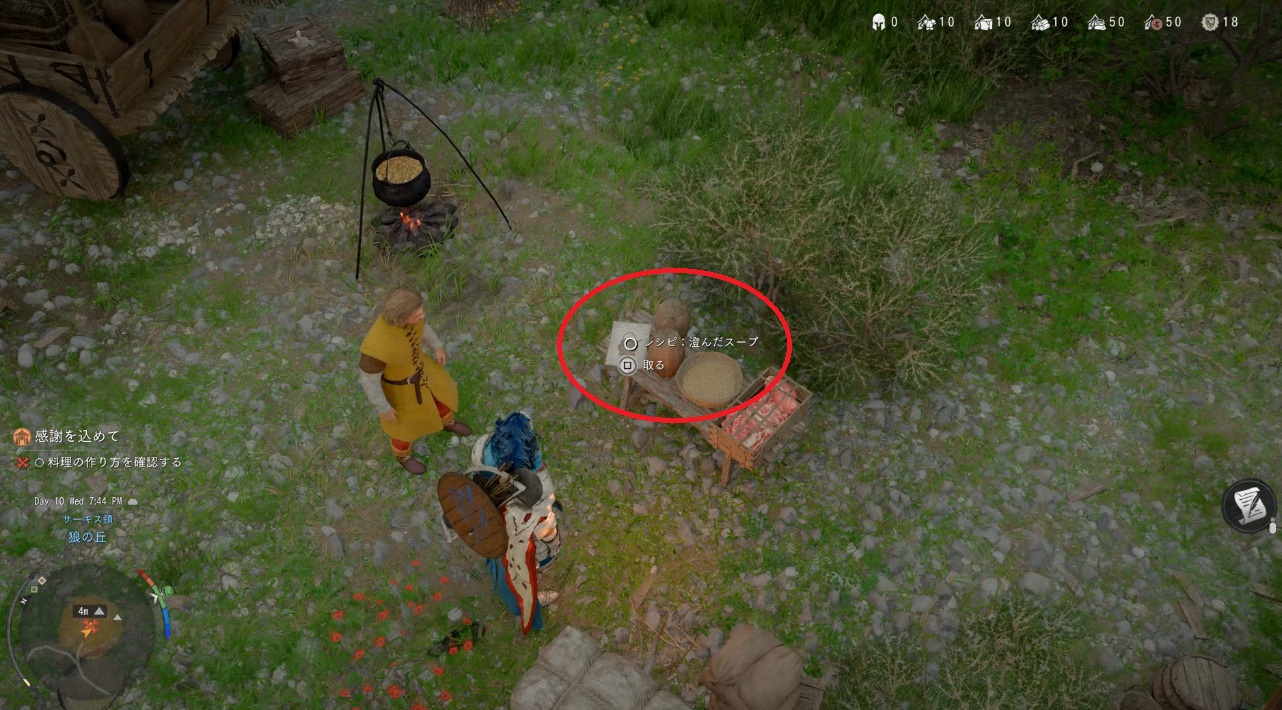
Task: Click the circular minimap
Action: [88, 628]
